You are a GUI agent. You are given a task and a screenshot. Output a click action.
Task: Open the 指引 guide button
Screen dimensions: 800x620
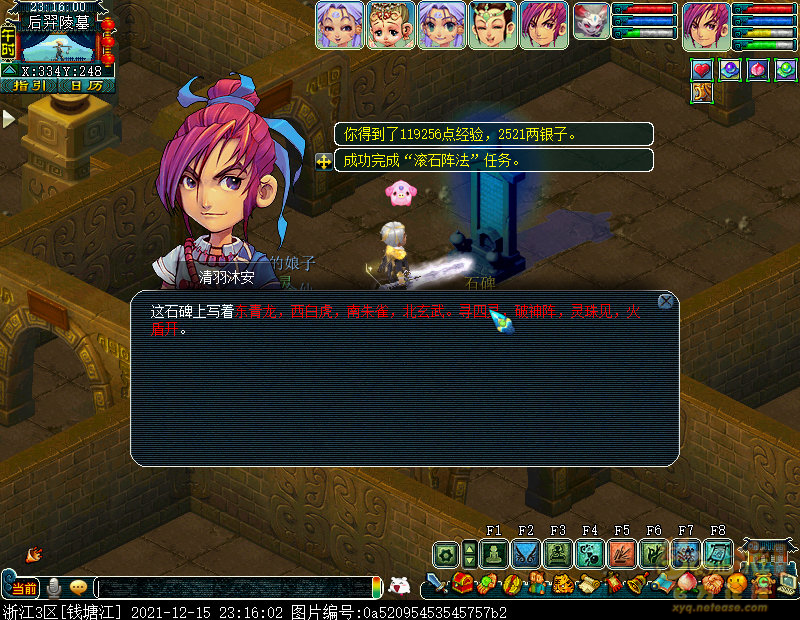(29, 86)
